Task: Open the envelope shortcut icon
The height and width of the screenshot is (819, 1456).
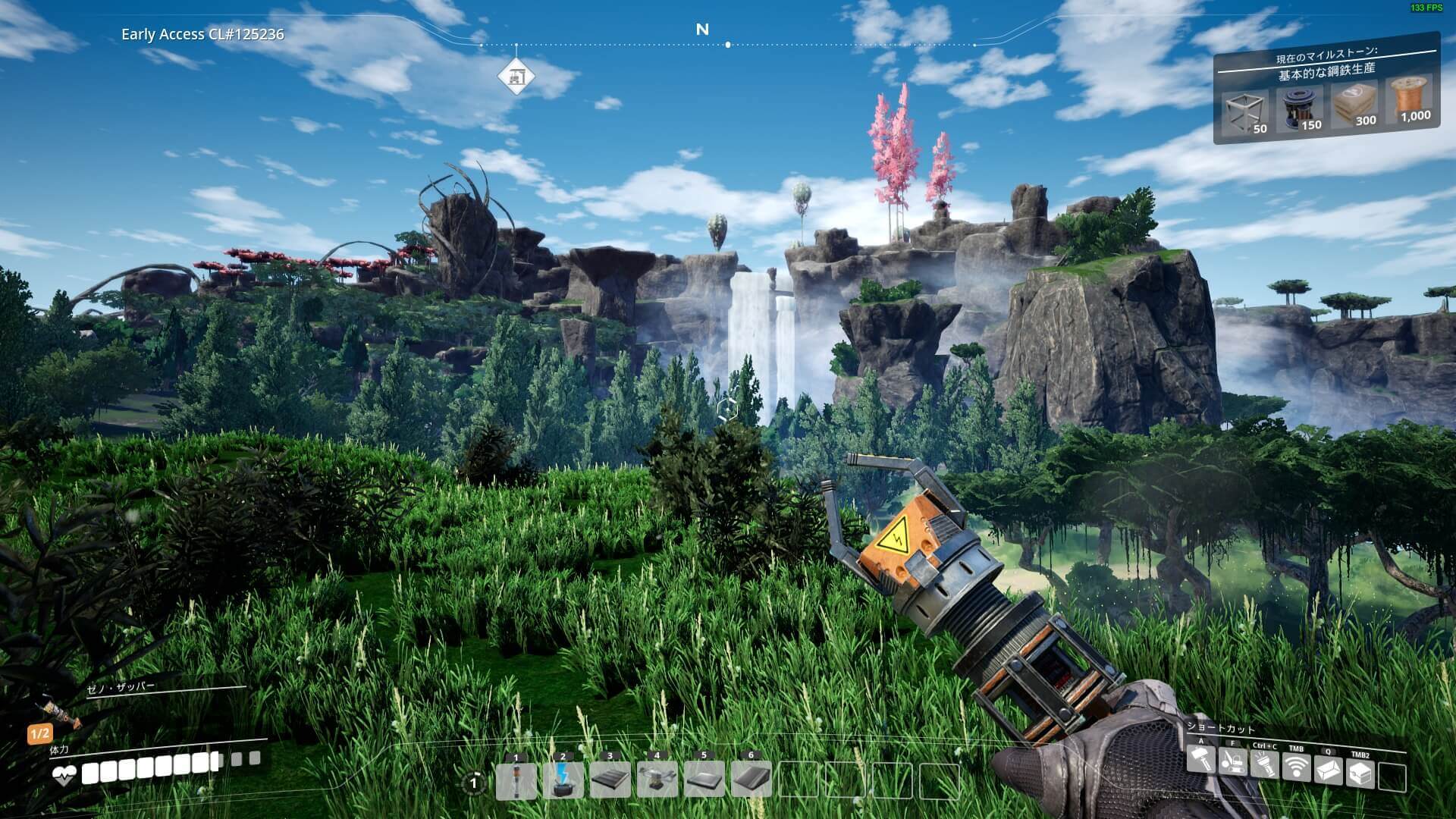Action: (x=1328, y=771)
